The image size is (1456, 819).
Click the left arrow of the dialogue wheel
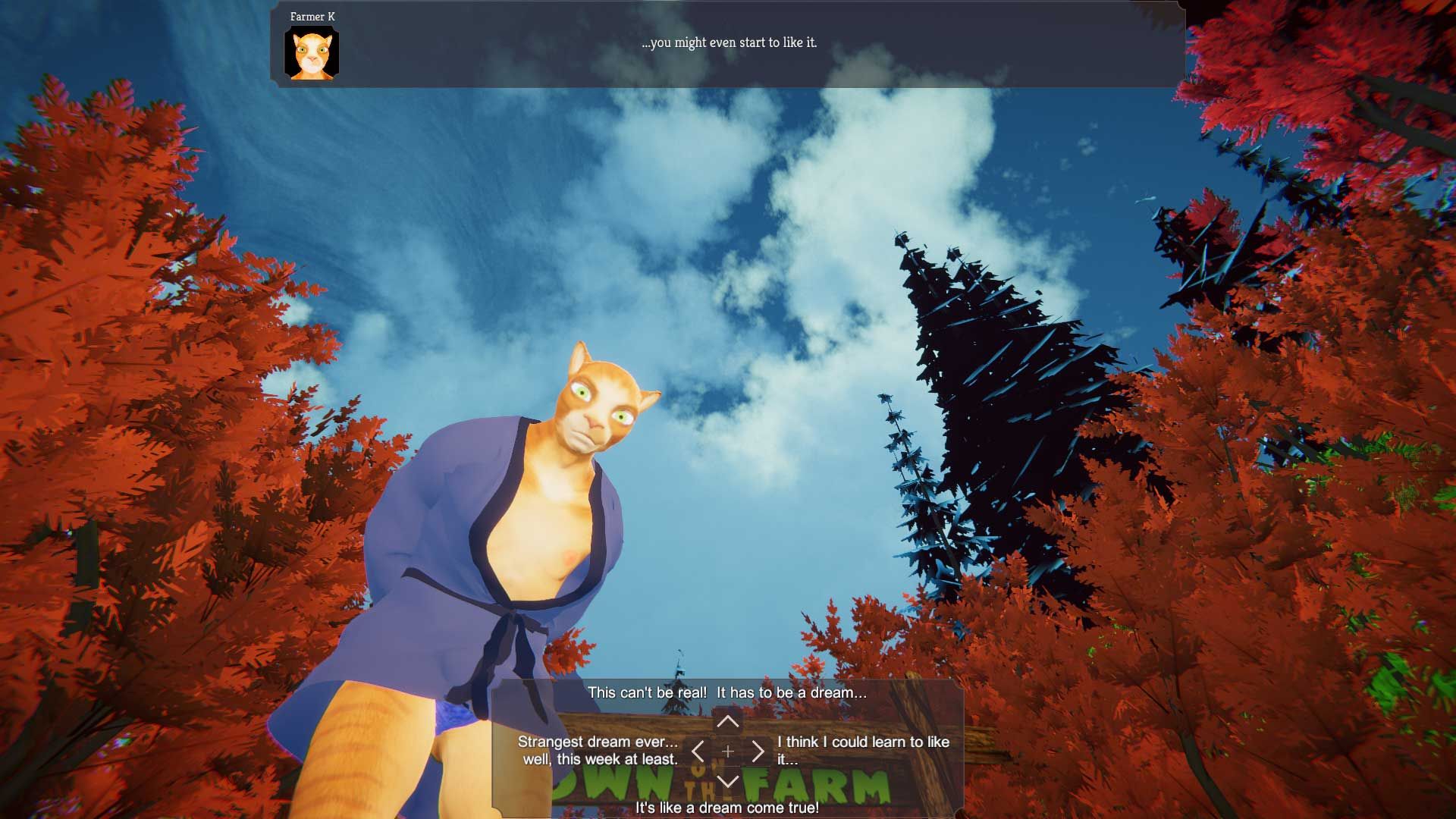pos(698,752)
